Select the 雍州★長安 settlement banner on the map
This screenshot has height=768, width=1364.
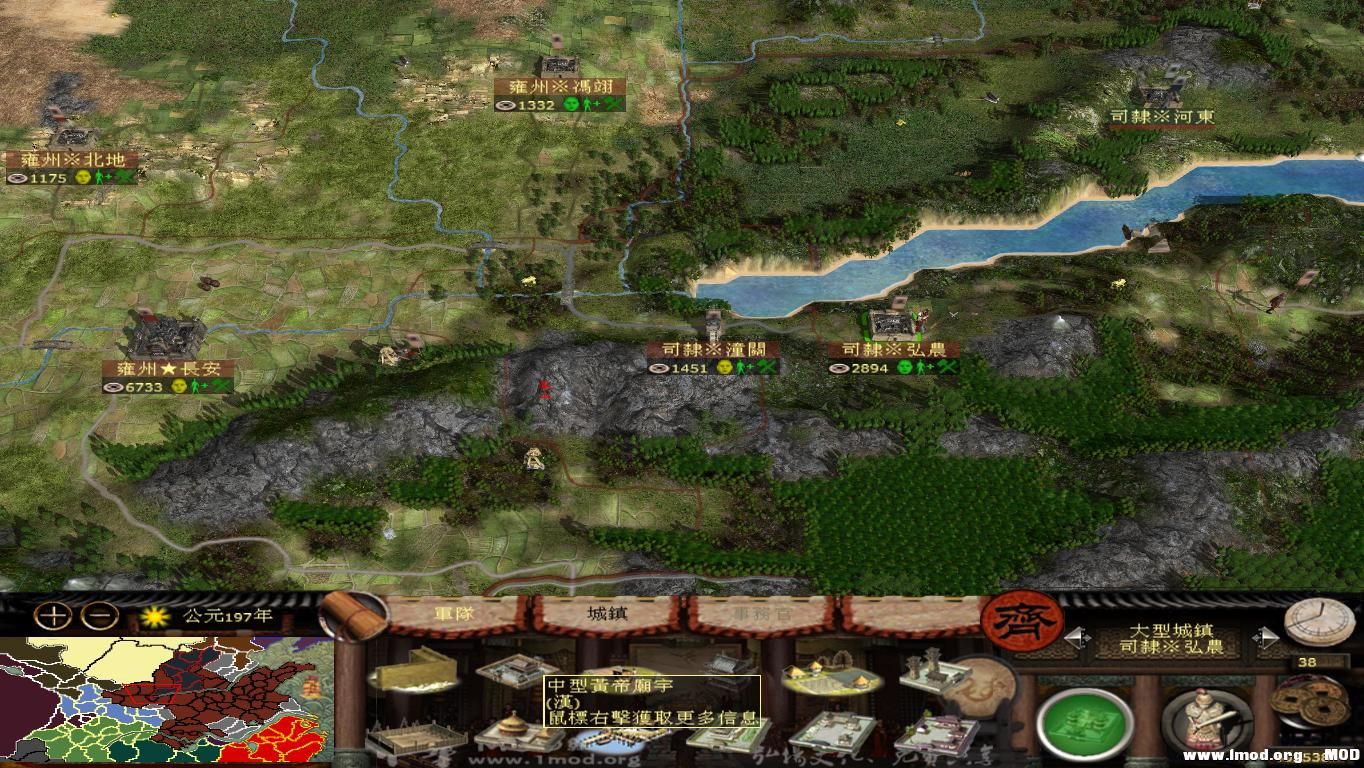pyautogui.click(x=167, y=370)
